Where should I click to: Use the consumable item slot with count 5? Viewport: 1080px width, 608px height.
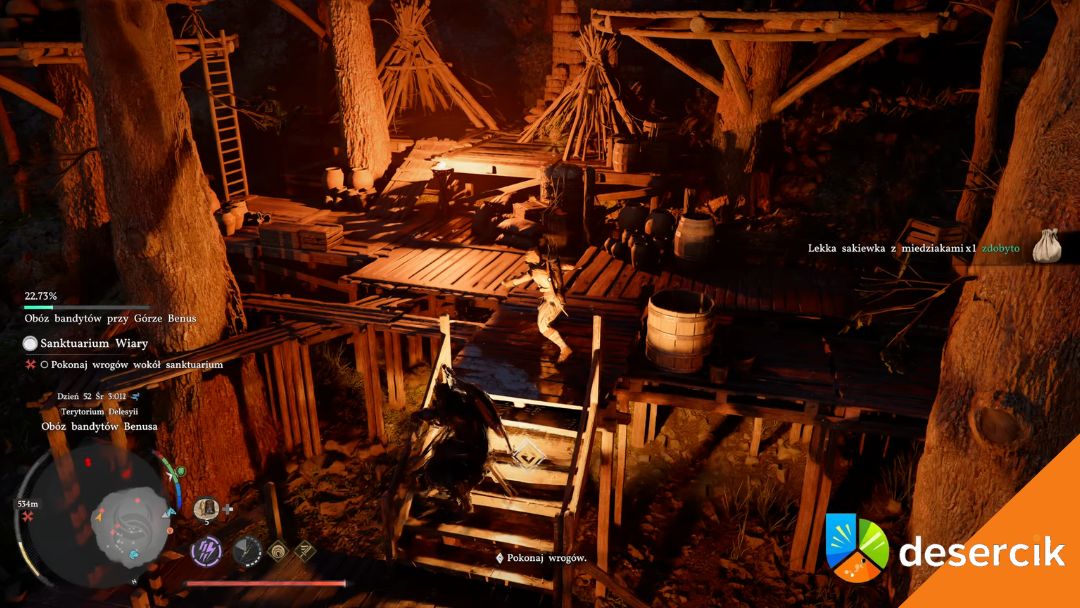206,508
